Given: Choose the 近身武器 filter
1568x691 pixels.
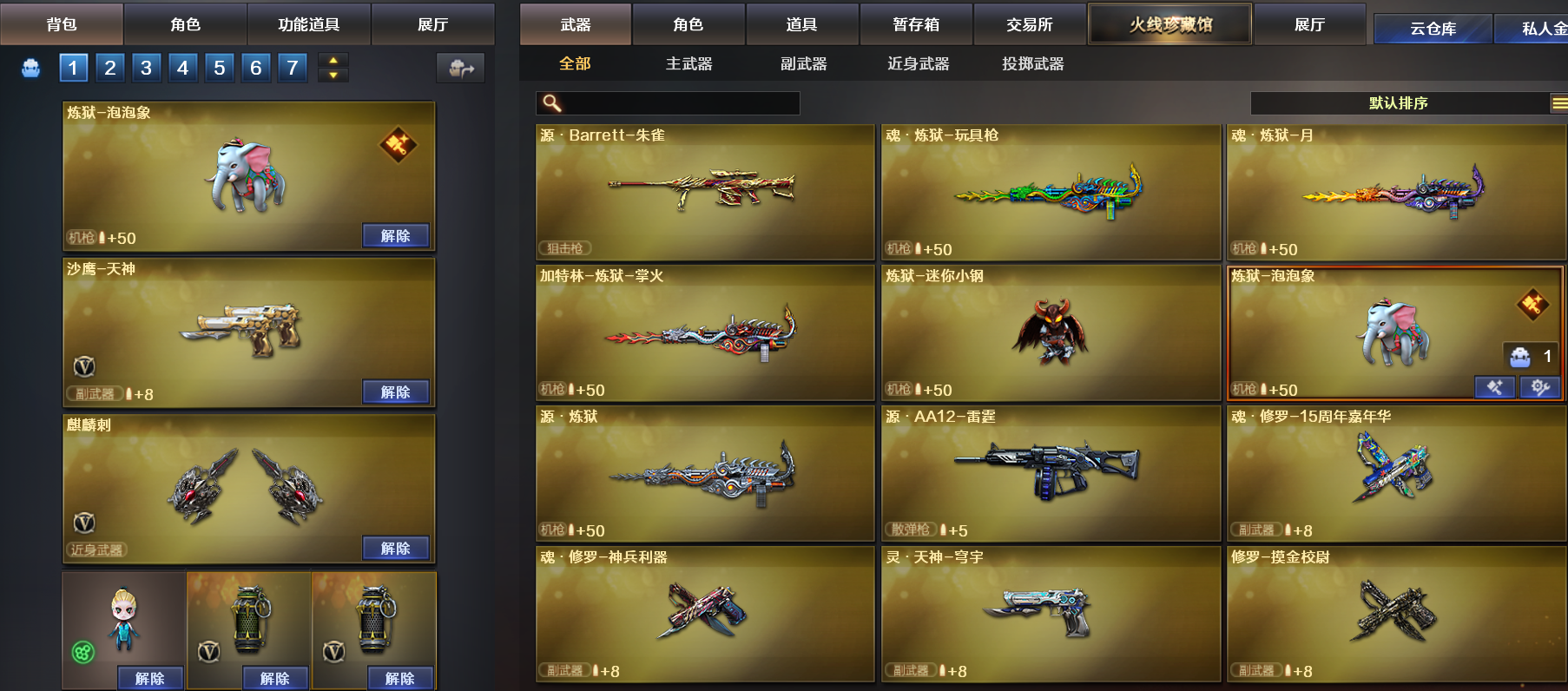Looking at the screenshot, I should (x=918, y=64).
